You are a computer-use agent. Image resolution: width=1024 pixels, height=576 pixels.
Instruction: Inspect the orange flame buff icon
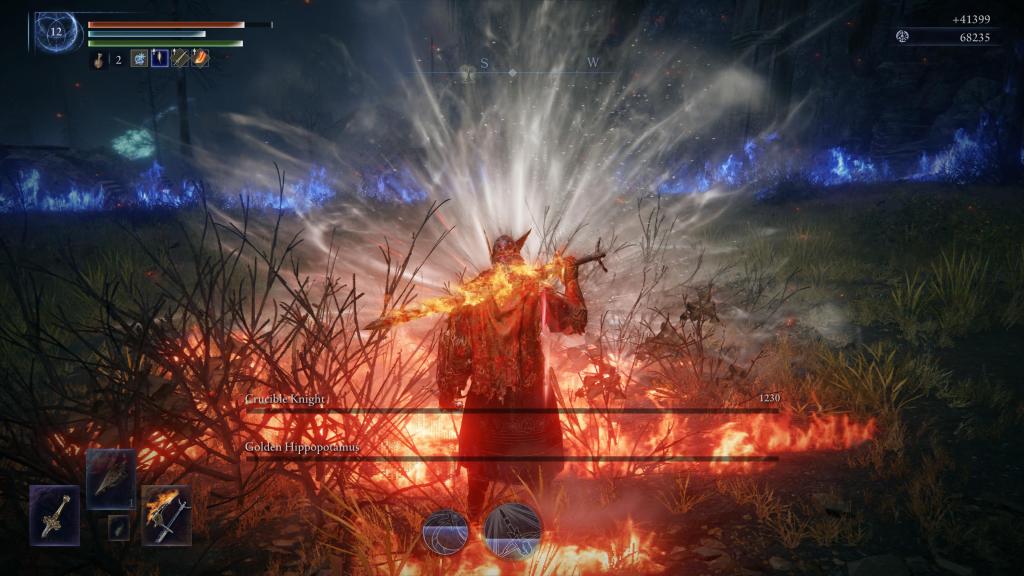200,59
